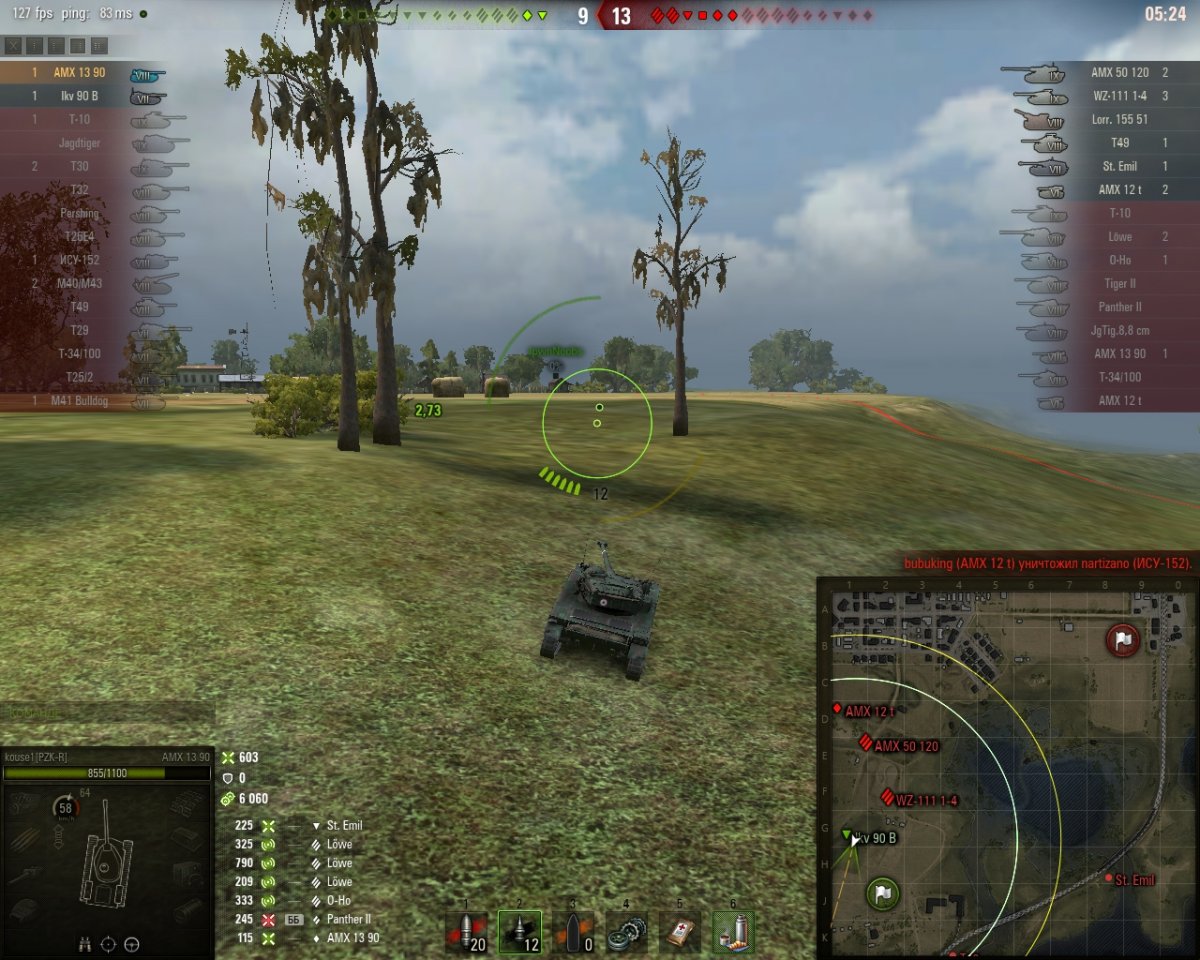Click the thermos and croissant food consumable
1200x960 pixels.
tap(733, 931)
